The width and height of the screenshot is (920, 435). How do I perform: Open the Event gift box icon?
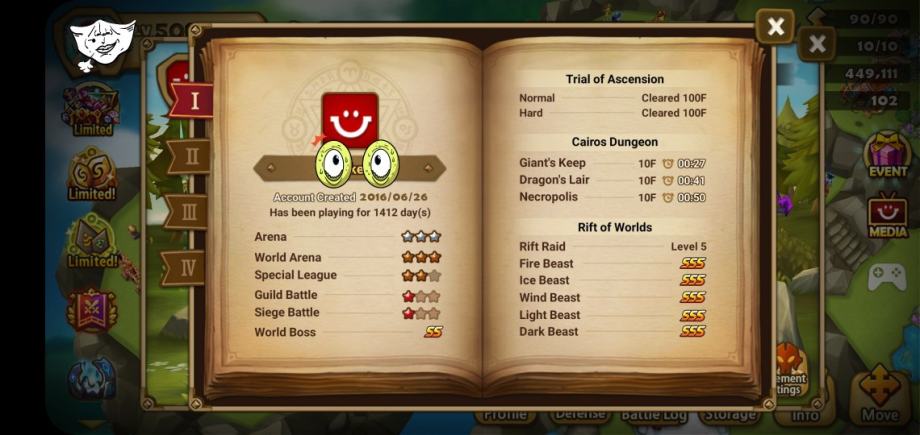click(887, 155)
